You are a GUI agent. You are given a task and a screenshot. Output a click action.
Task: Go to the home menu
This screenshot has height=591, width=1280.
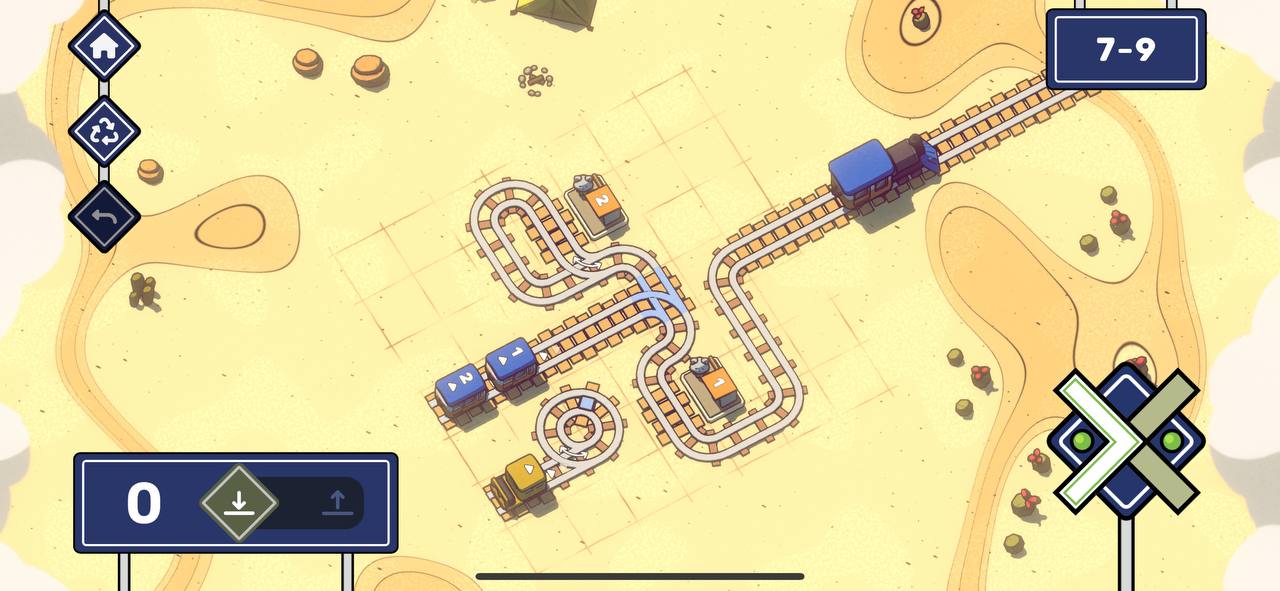pos(104,47)
